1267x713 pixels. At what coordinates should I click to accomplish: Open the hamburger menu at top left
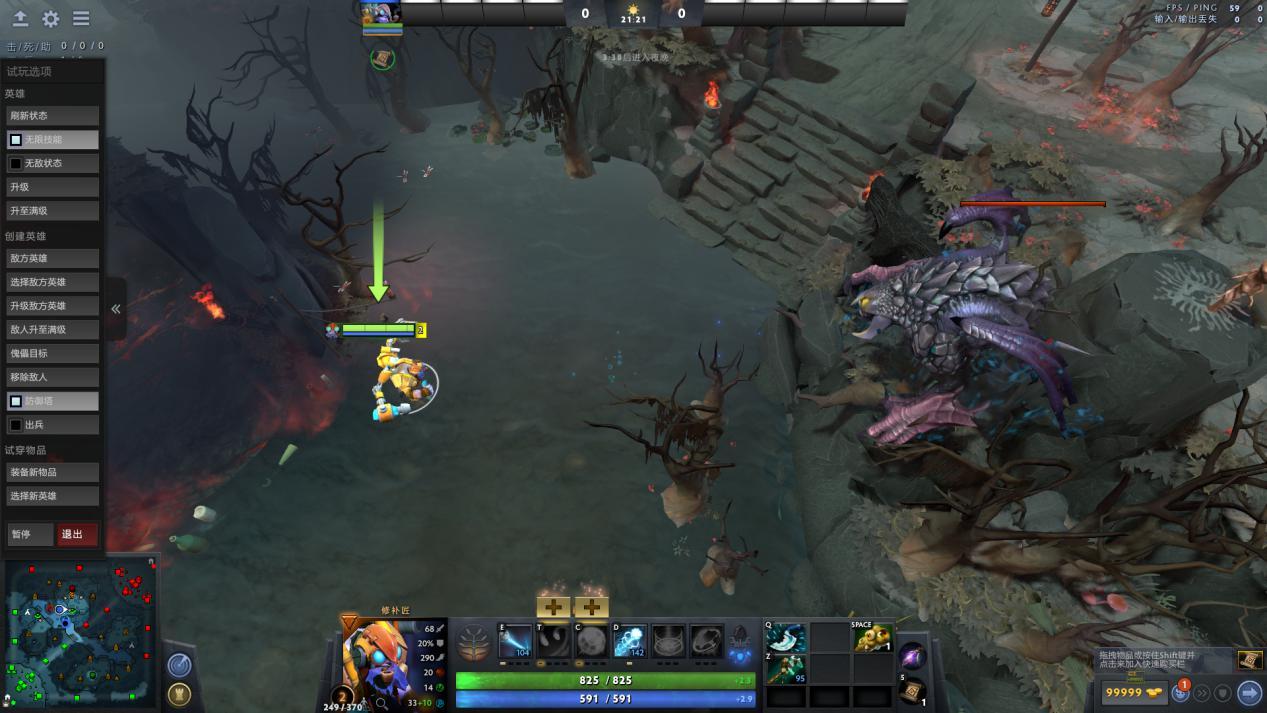81,19
